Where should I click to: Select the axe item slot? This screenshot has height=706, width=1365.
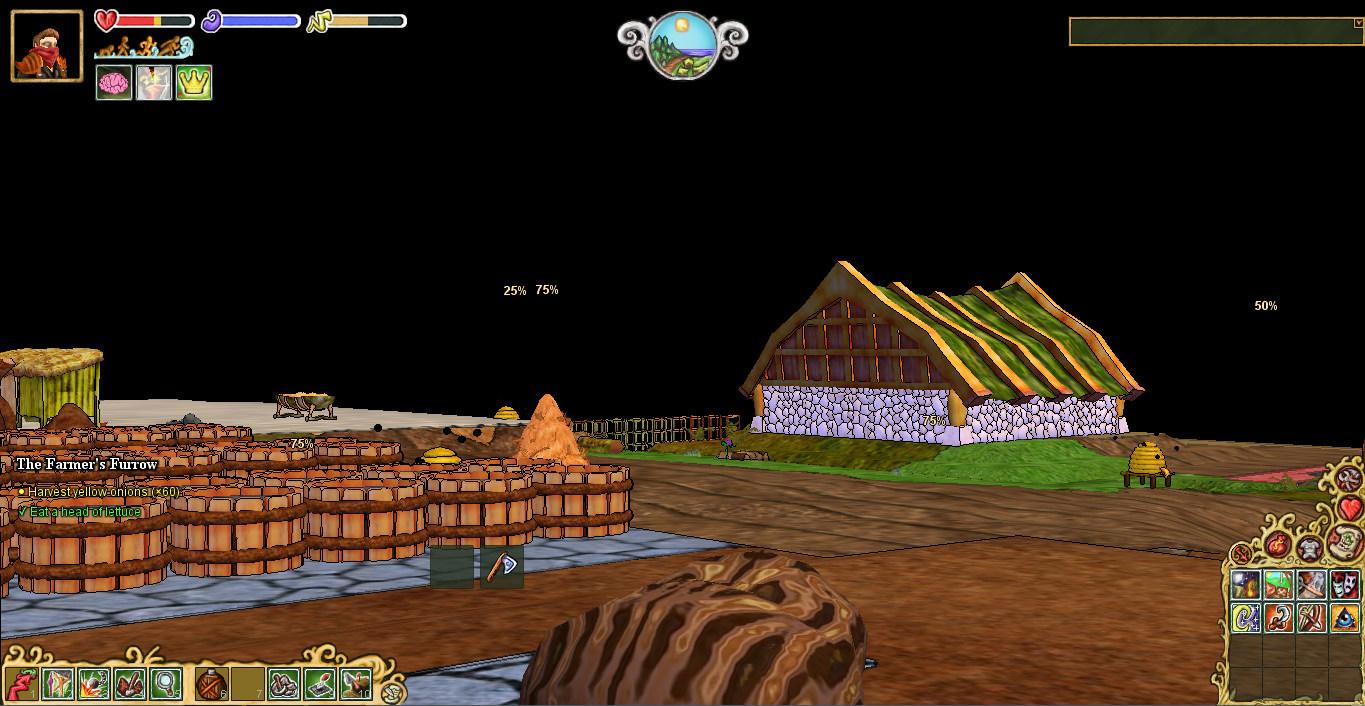pos(502,567)
